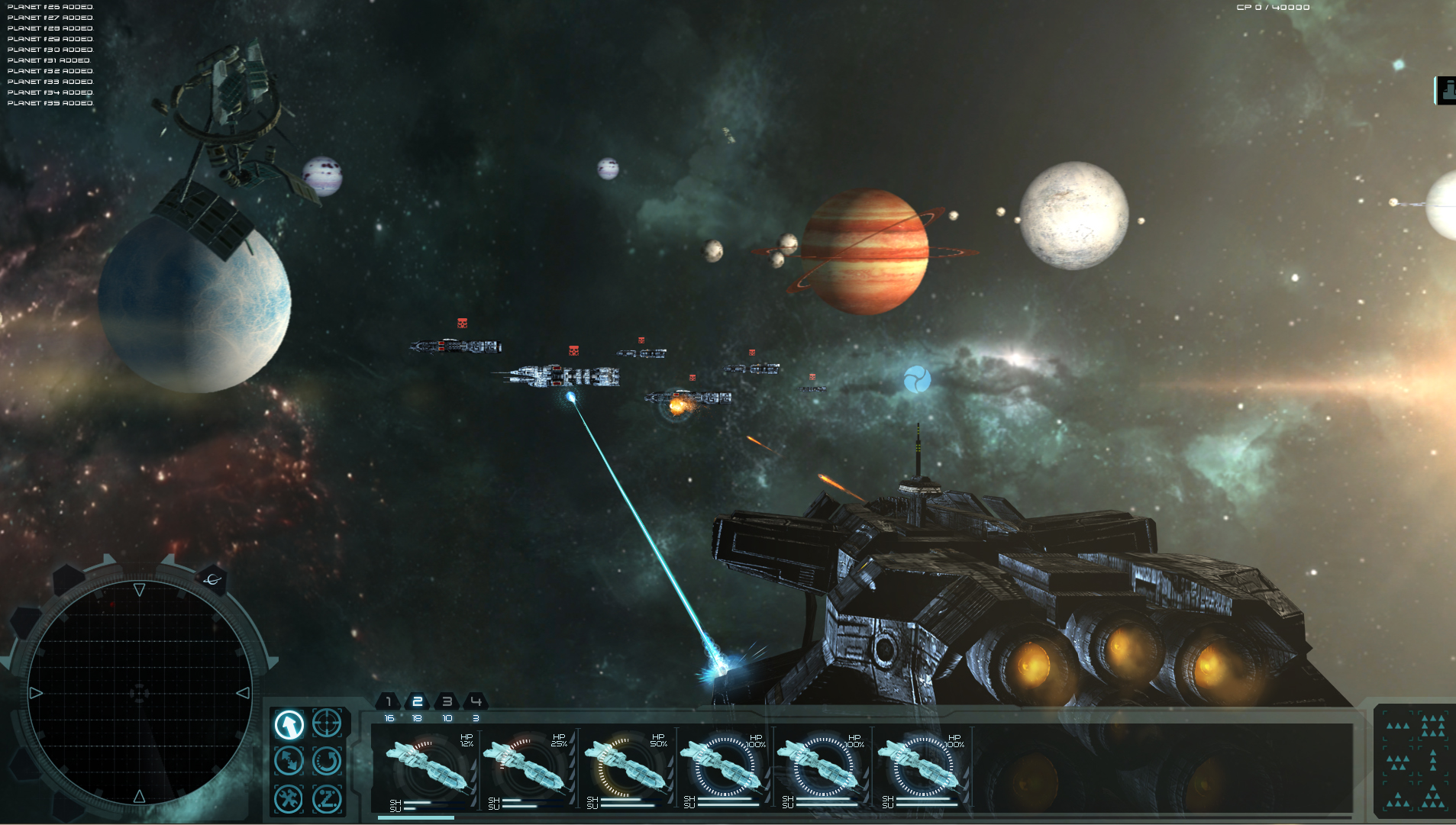
Task: Choose the single-row line formation
Action: pos(1398,726)
